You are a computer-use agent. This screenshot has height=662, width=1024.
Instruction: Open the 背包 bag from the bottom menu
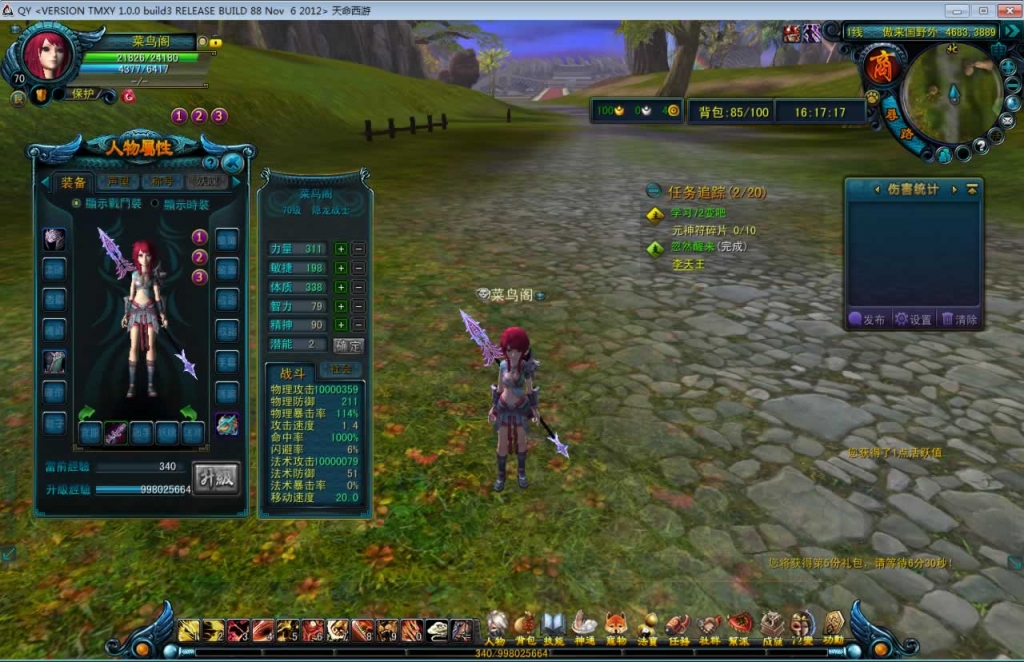point(526,626)
